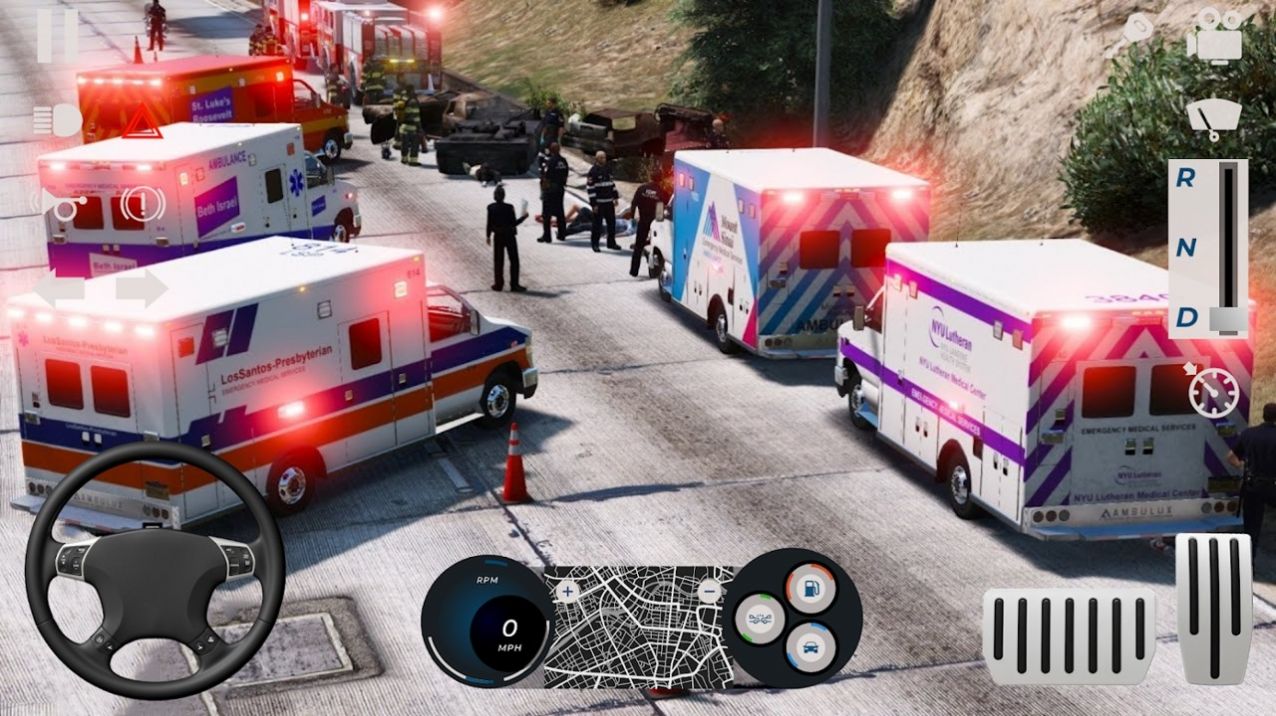Zoom in the minimap with plus button

[568, 592]
